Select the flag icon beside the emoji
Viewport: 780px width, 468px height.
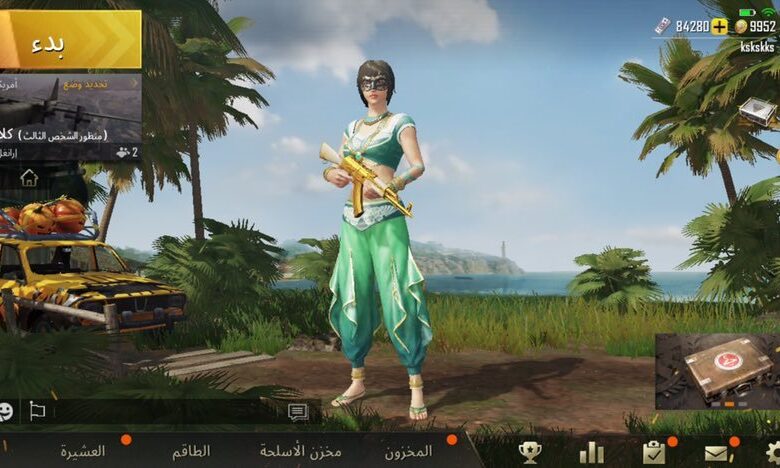tap(37, 410)
